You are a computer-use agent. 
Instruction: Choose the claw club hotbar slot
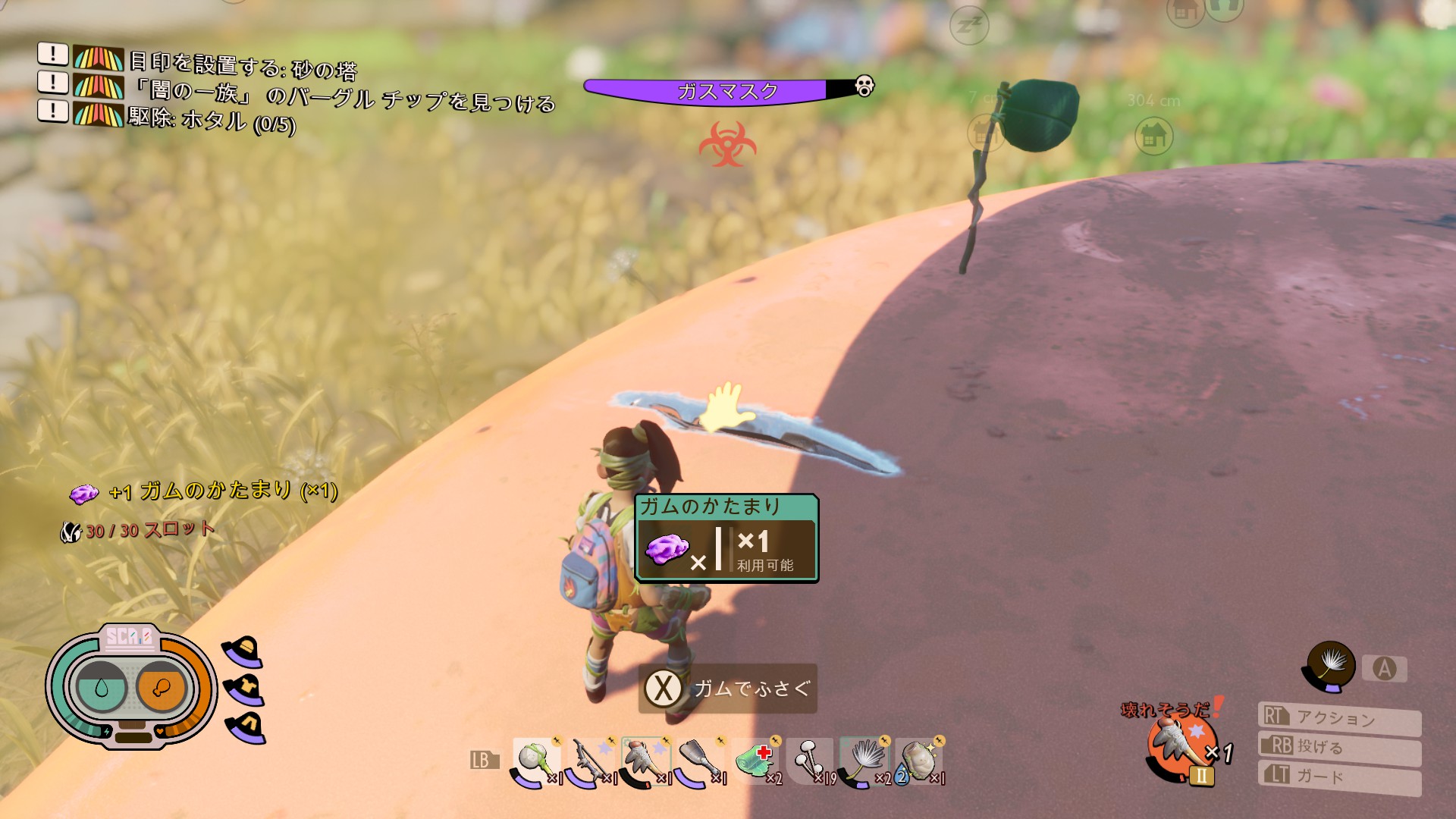(646, 761)
